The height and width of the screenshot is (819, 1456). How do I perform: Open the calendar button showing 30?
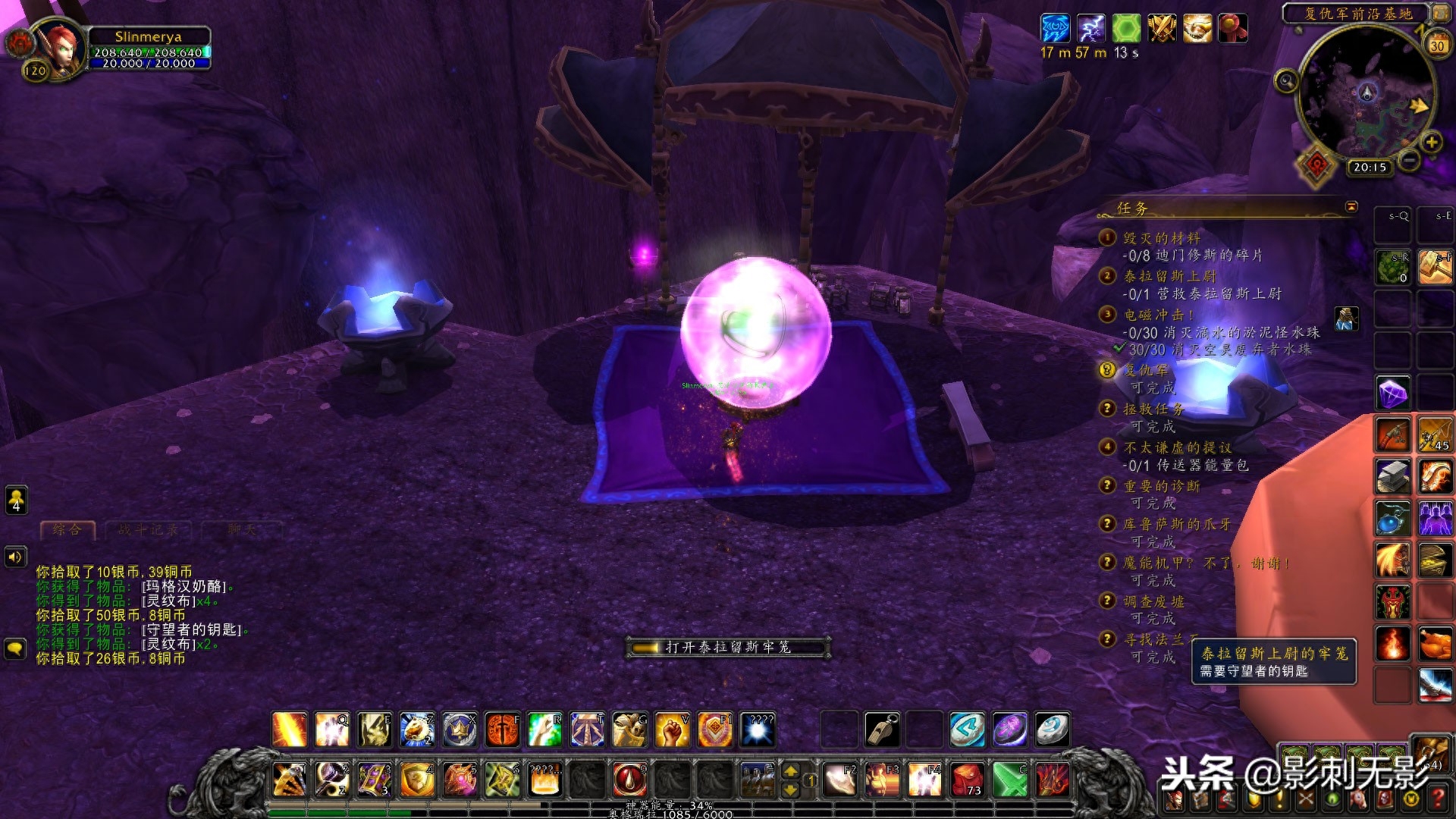pos(1437,45)
